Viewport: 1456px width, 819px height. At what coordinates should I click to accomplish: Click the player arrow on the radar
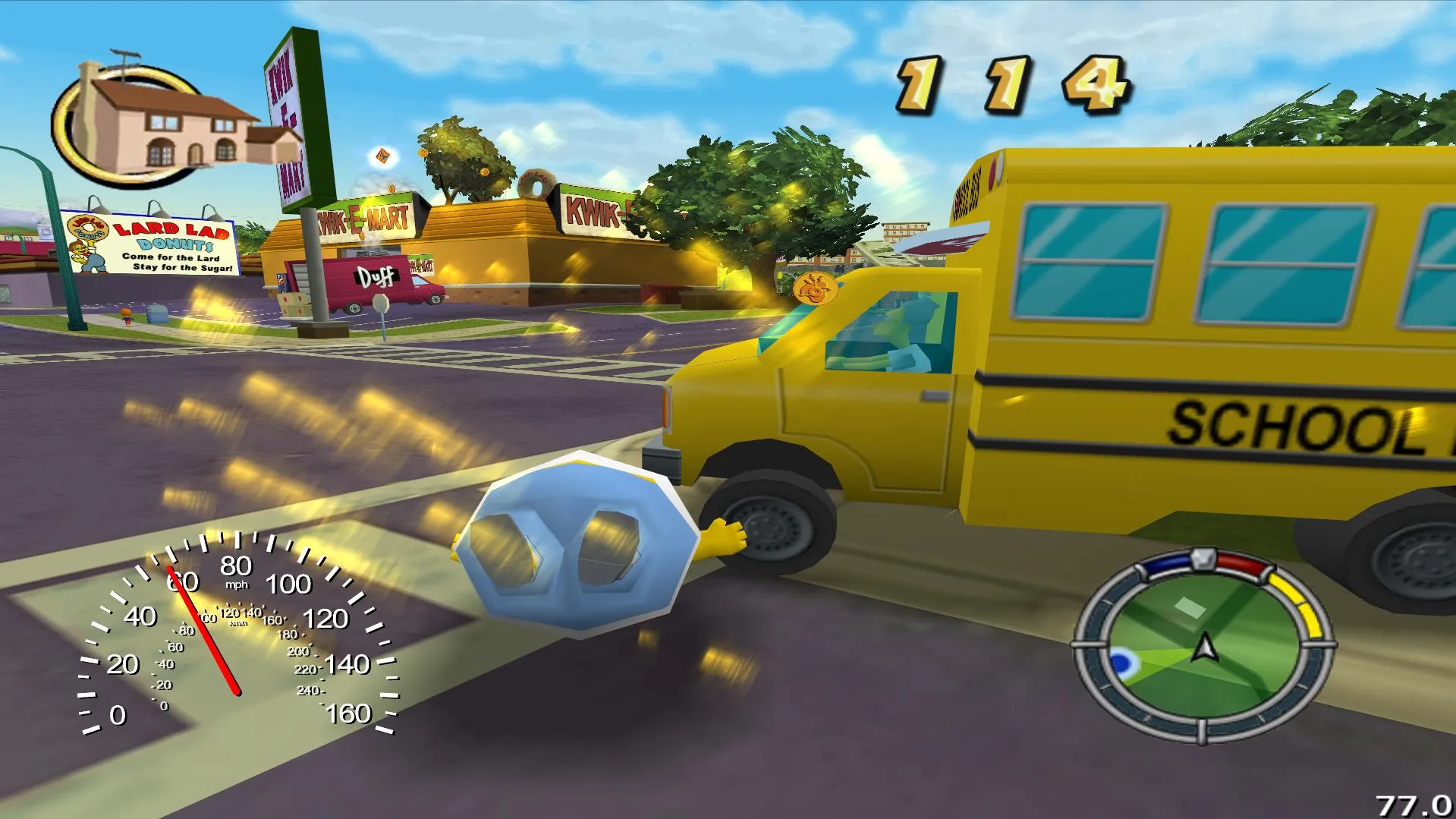[x=1203, y=650]
